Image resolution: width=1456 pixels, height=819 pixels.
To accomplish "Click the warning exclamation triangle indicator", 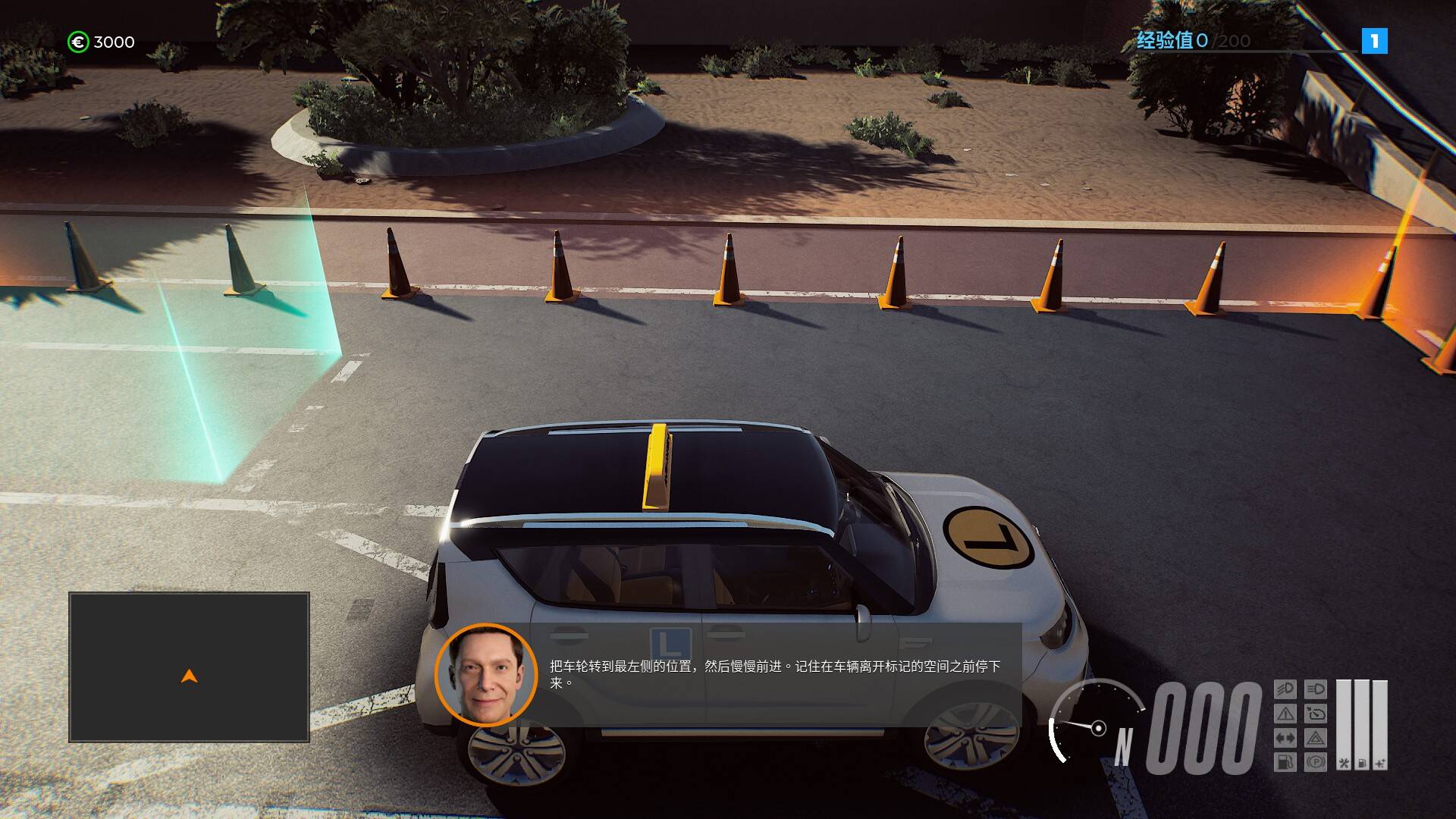I will tap(1285, 714).
